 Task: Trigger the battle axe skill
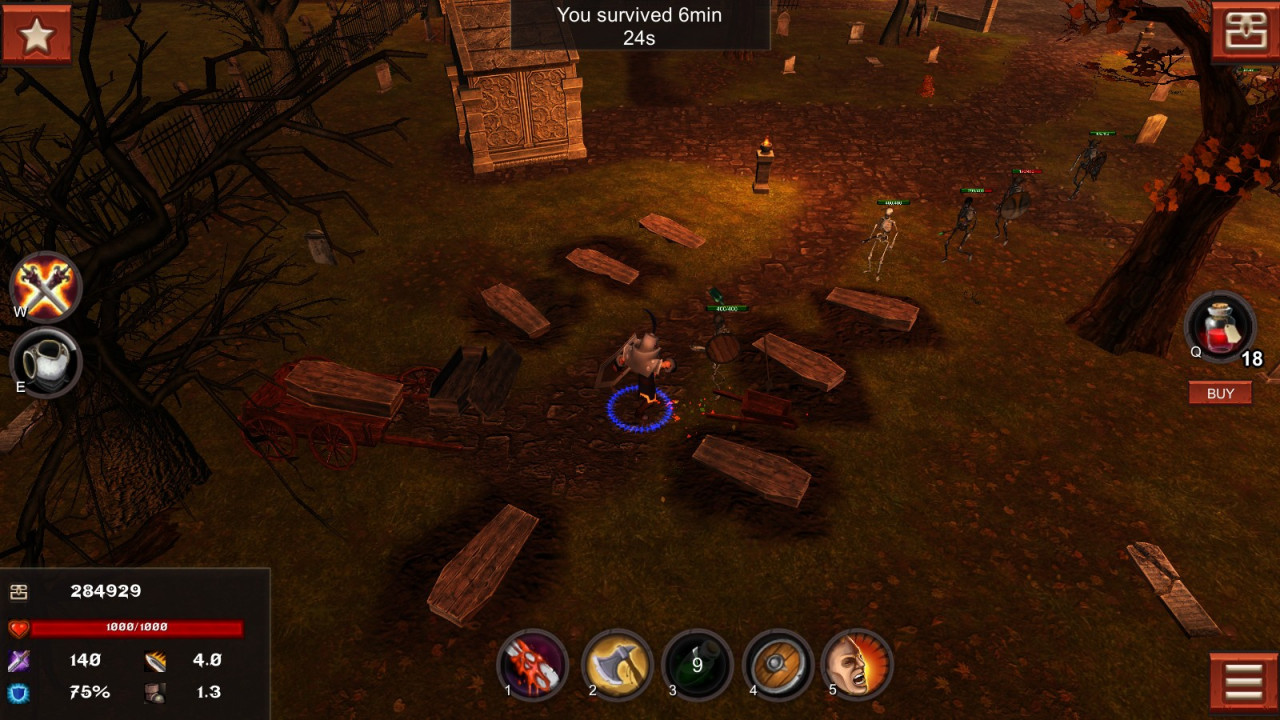[x=616, y=664]
